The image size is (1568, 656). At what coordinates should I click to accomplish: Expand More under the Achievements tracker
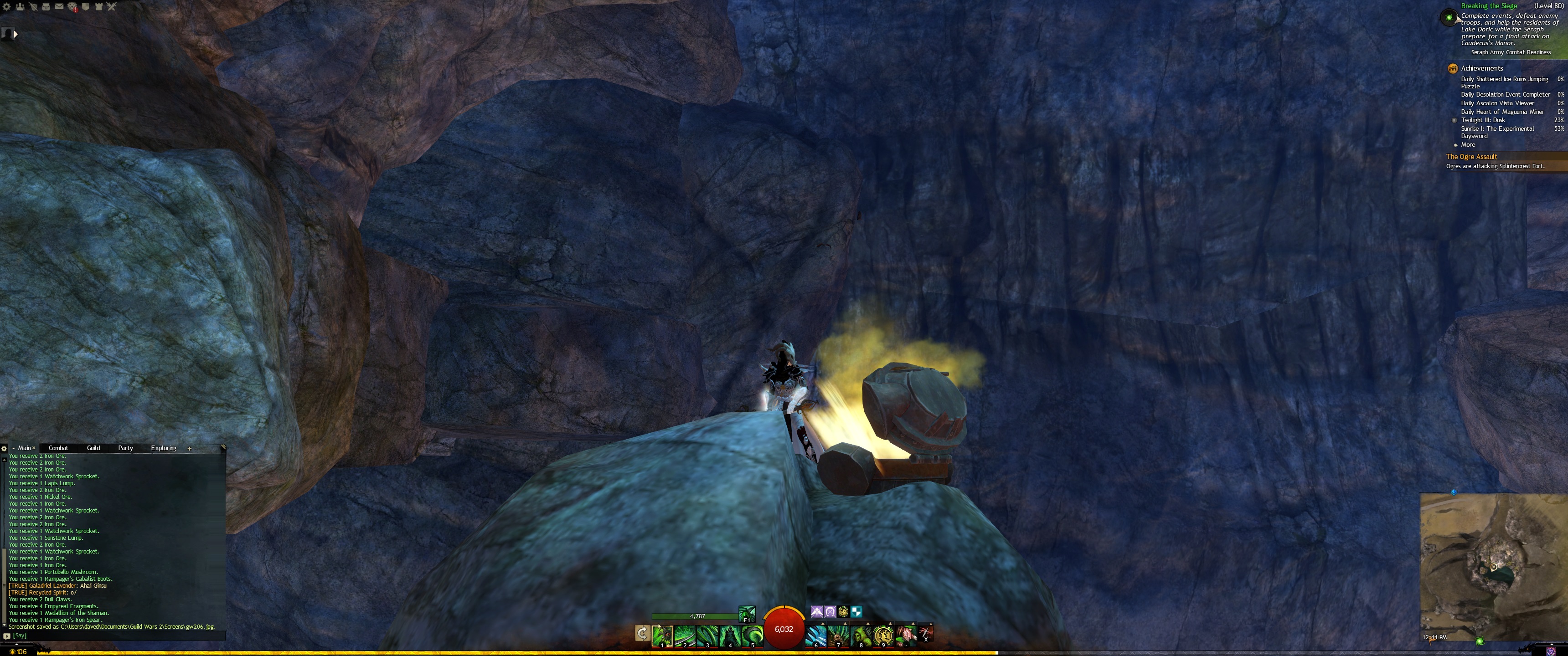coord(1468,145)
